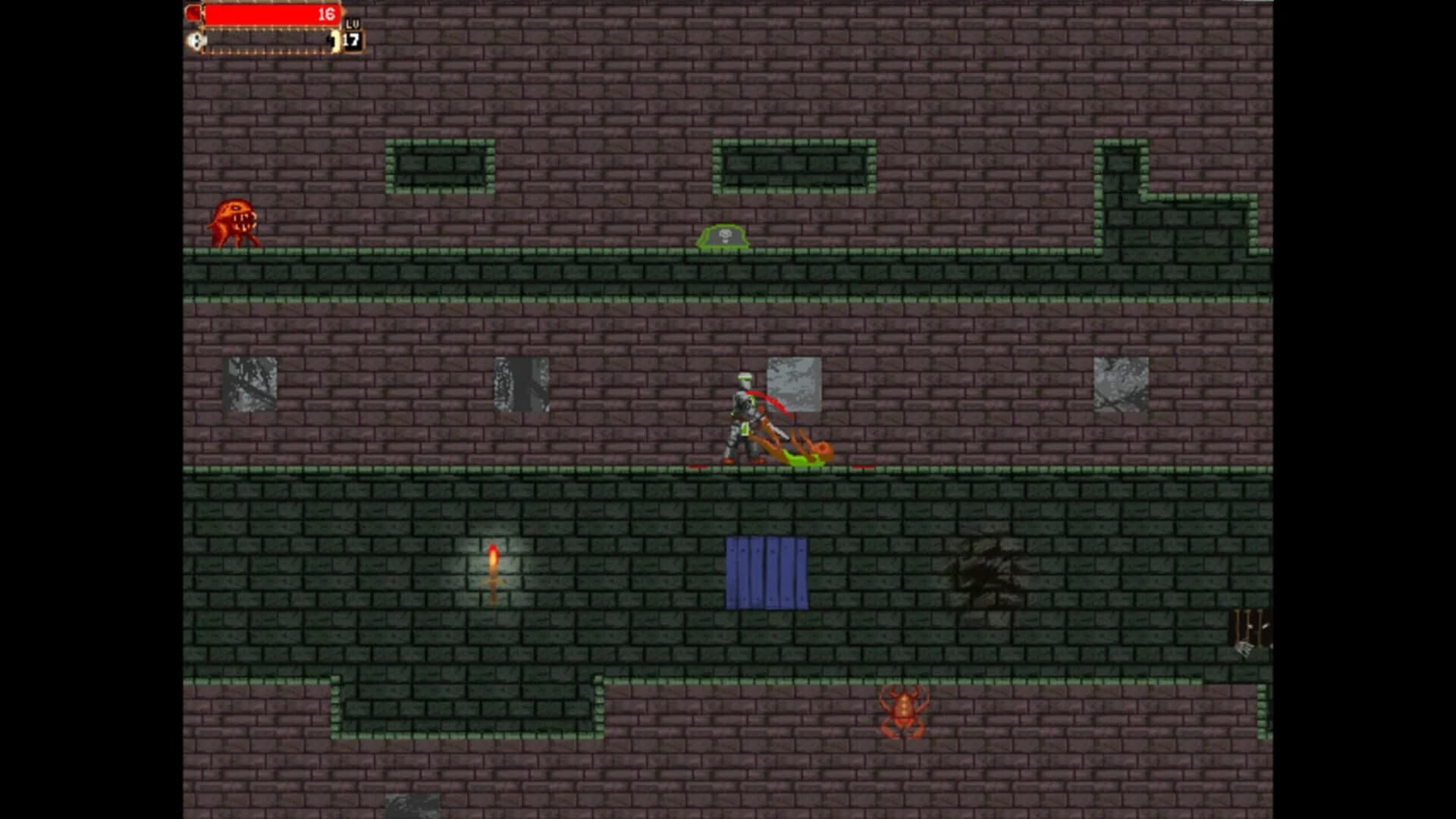Screen dimensions: 1456x819
Task: Click the skull icon beside the XP bar
Action: 196,40
